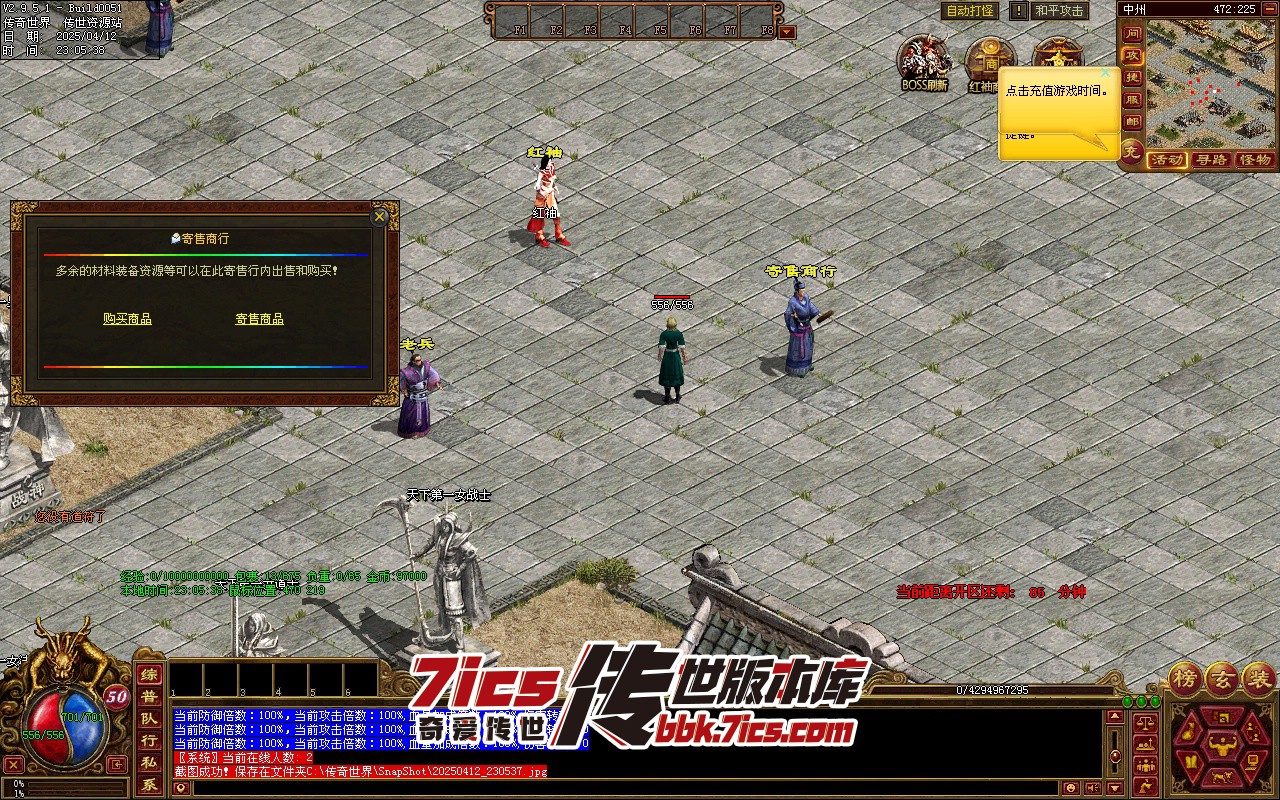Close the 寄售商行 dialog window
The image size is (1280, 800).
379,216
